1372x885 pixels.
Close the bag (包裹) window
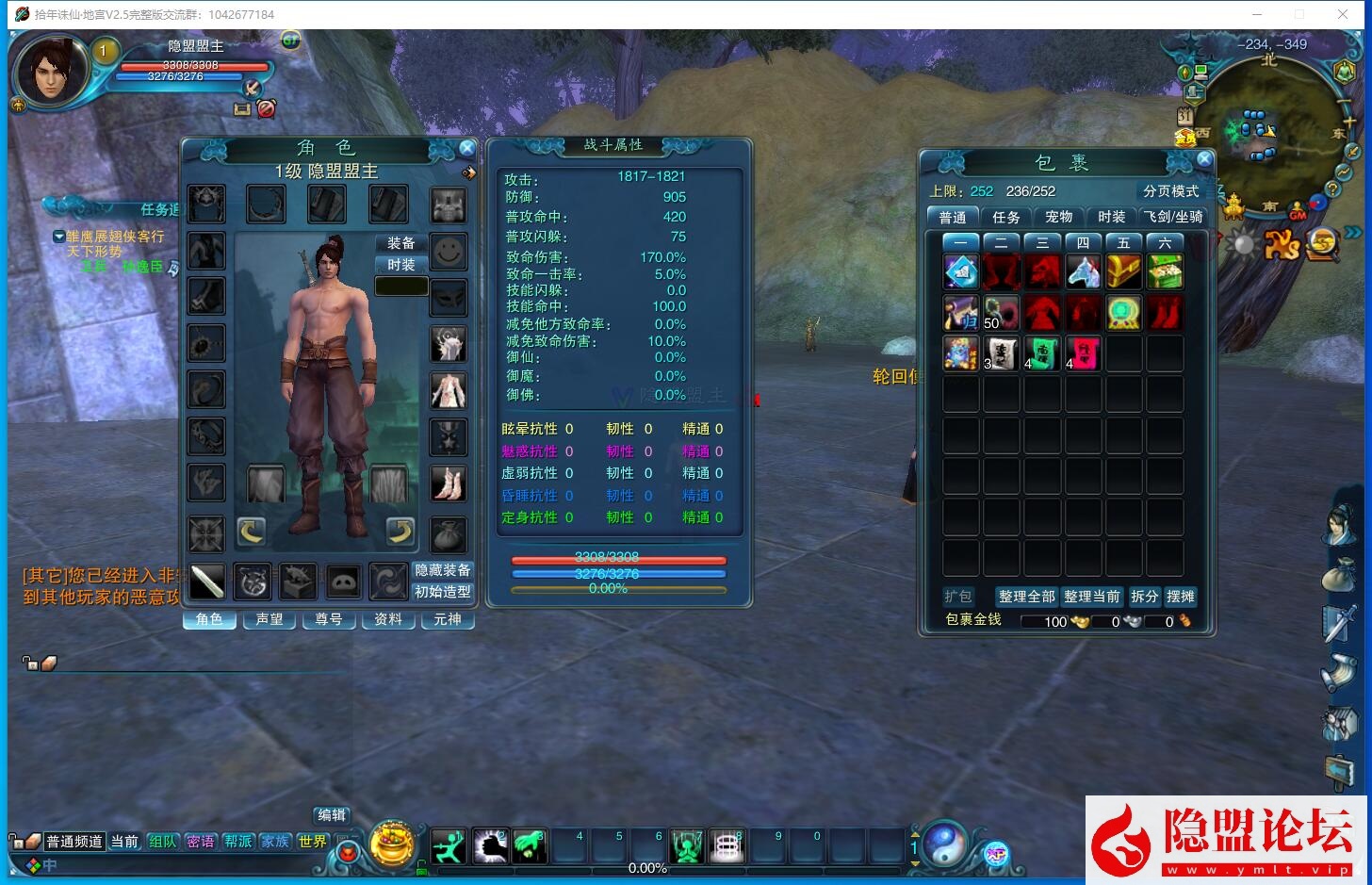coord(1203,159)
